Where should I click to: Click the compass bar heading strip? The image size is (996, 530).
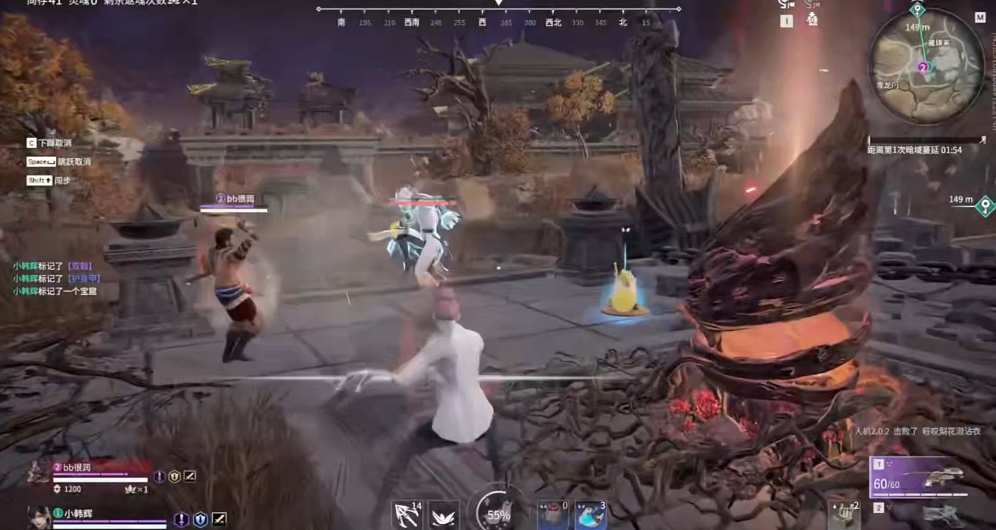point(498,21)
